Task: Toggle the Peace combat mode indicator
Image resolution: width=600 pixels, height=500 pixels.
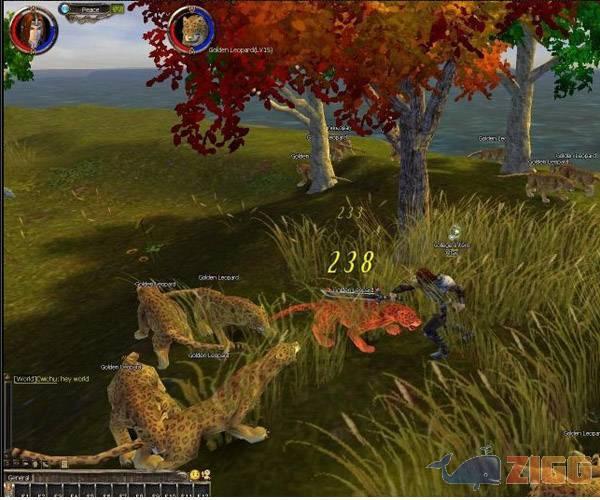Action: pyautogui.click(x=91, y=9)
